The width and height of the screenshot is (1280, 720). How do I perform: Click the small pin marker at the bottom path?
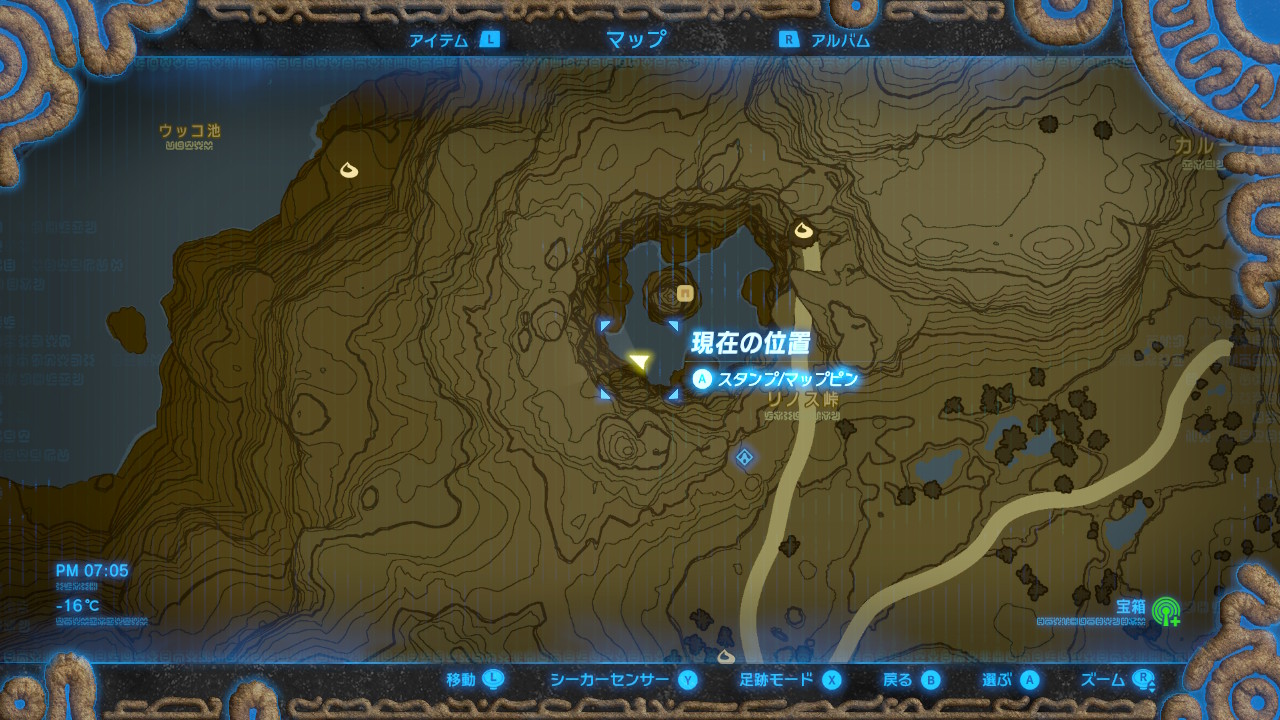(724, 655)
